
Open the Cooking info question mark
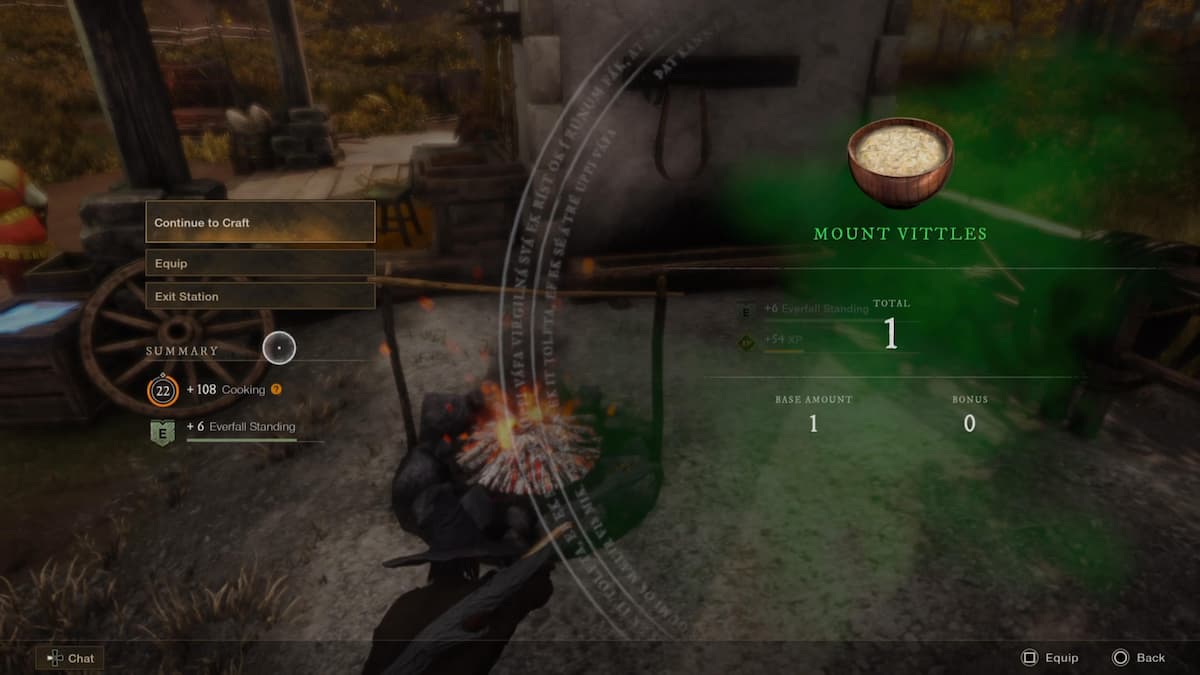276,390
